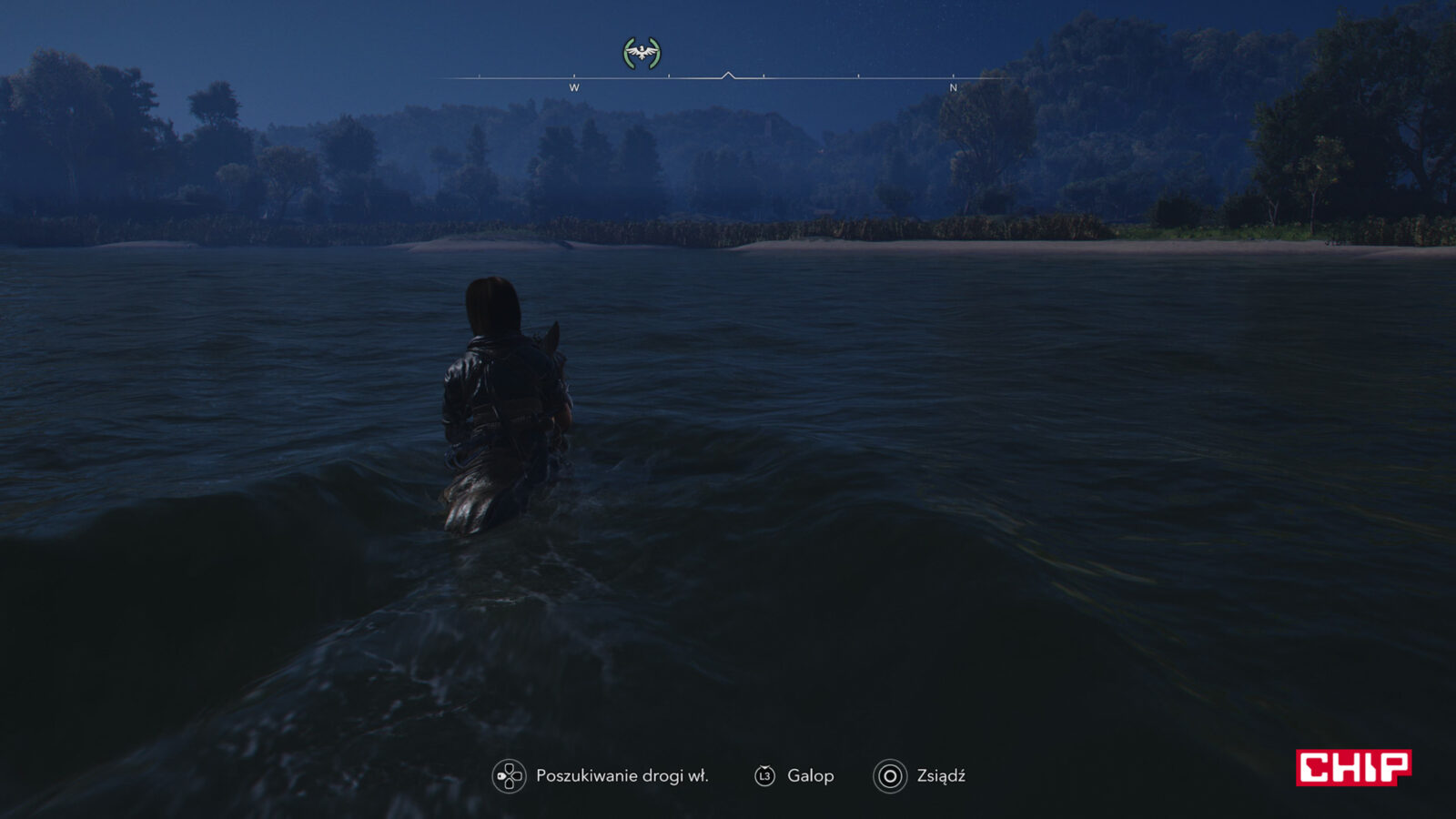
Task: Click the red CHIP logo watermark
Action: [1353, 767]
